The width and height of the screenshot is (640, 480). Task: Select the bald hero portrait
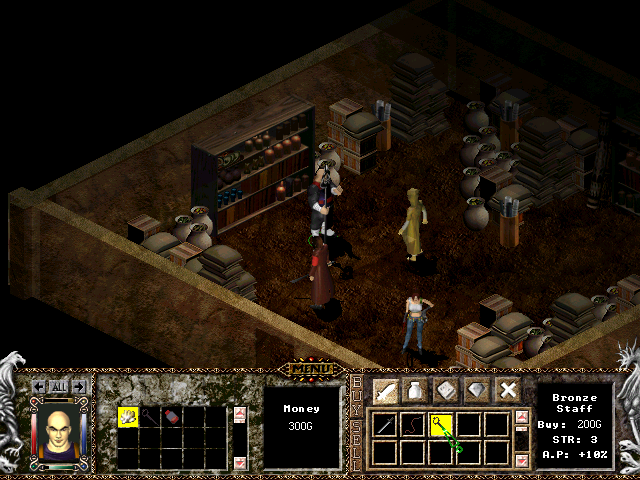click(57, 433)
